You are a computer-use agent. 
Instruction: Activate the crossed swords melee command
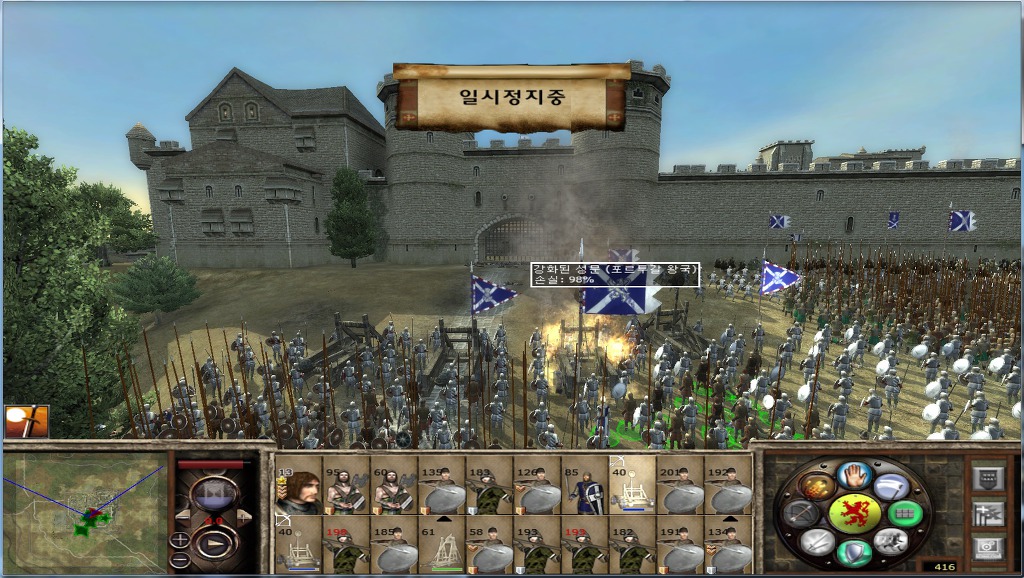(x=817, y=541)
